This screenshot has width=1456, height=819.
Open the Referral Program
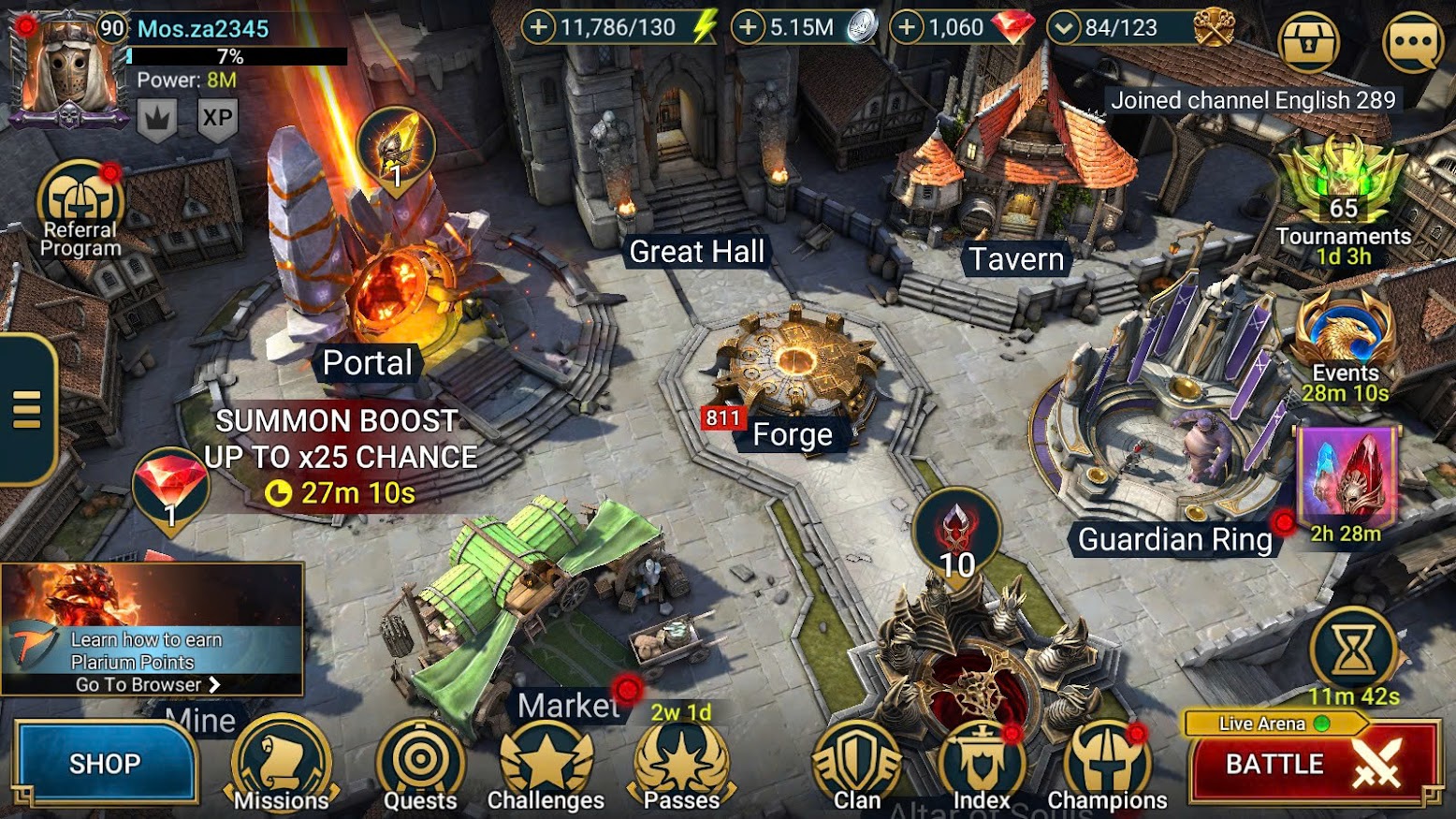coord(80,211)
